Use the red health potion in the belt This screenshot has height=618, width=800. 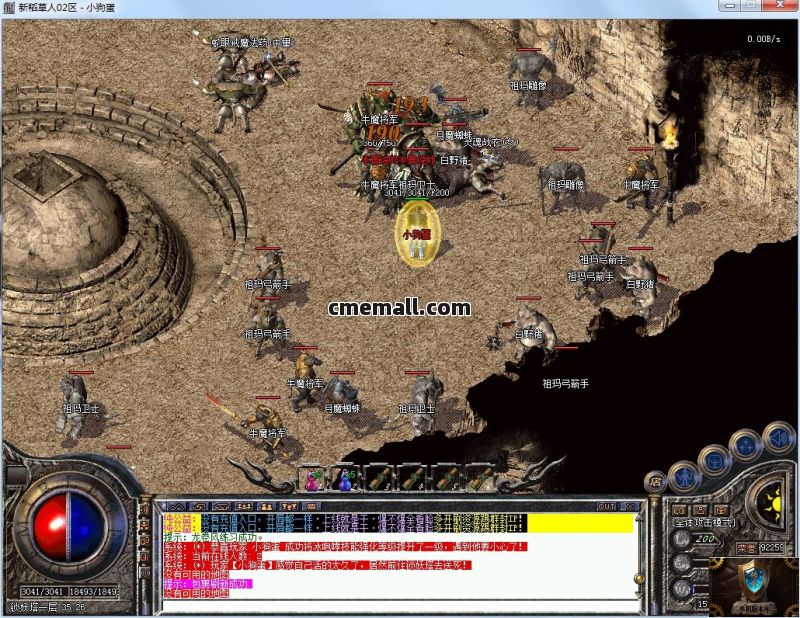pyautogui.click(x=314, y=480)
